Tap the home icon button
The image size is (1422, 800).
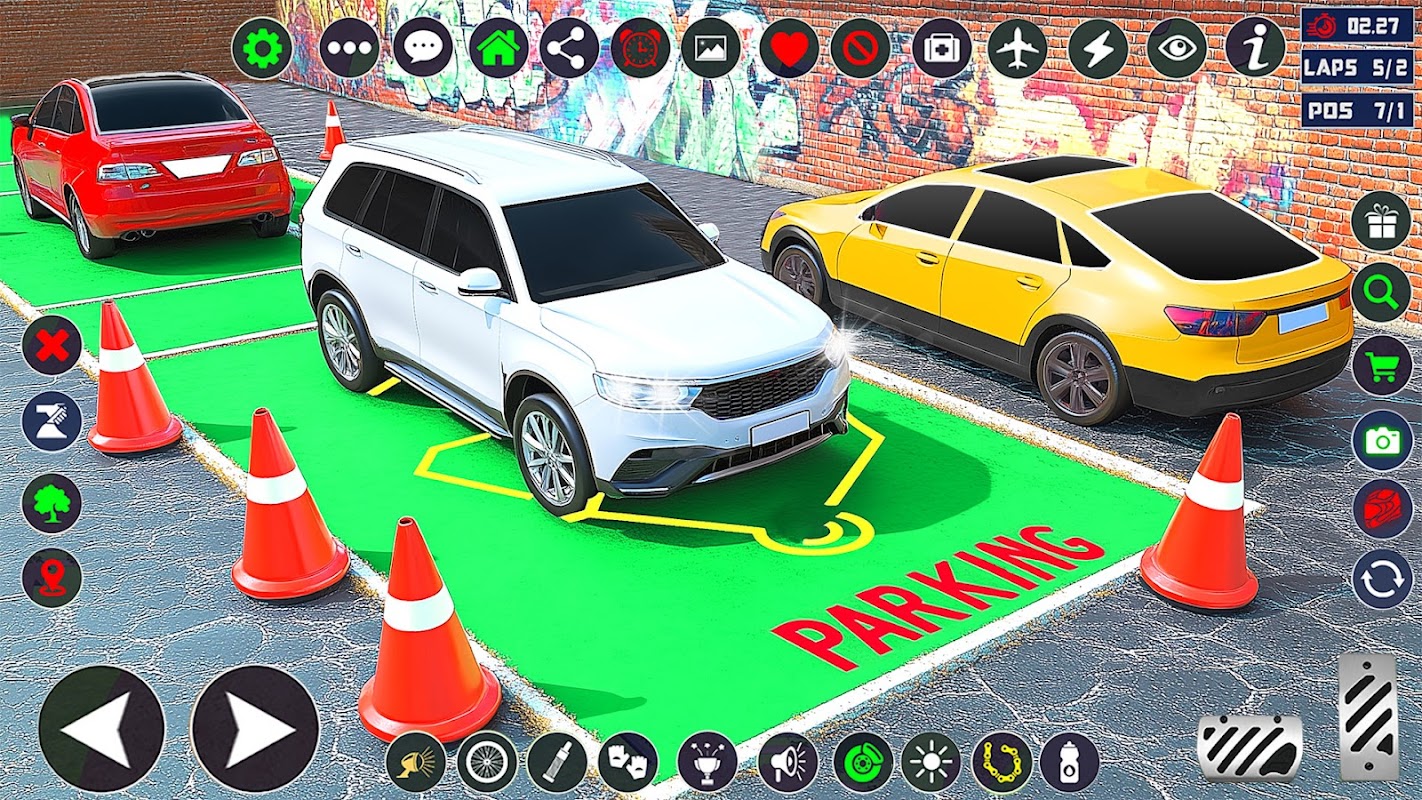(499, 49)
